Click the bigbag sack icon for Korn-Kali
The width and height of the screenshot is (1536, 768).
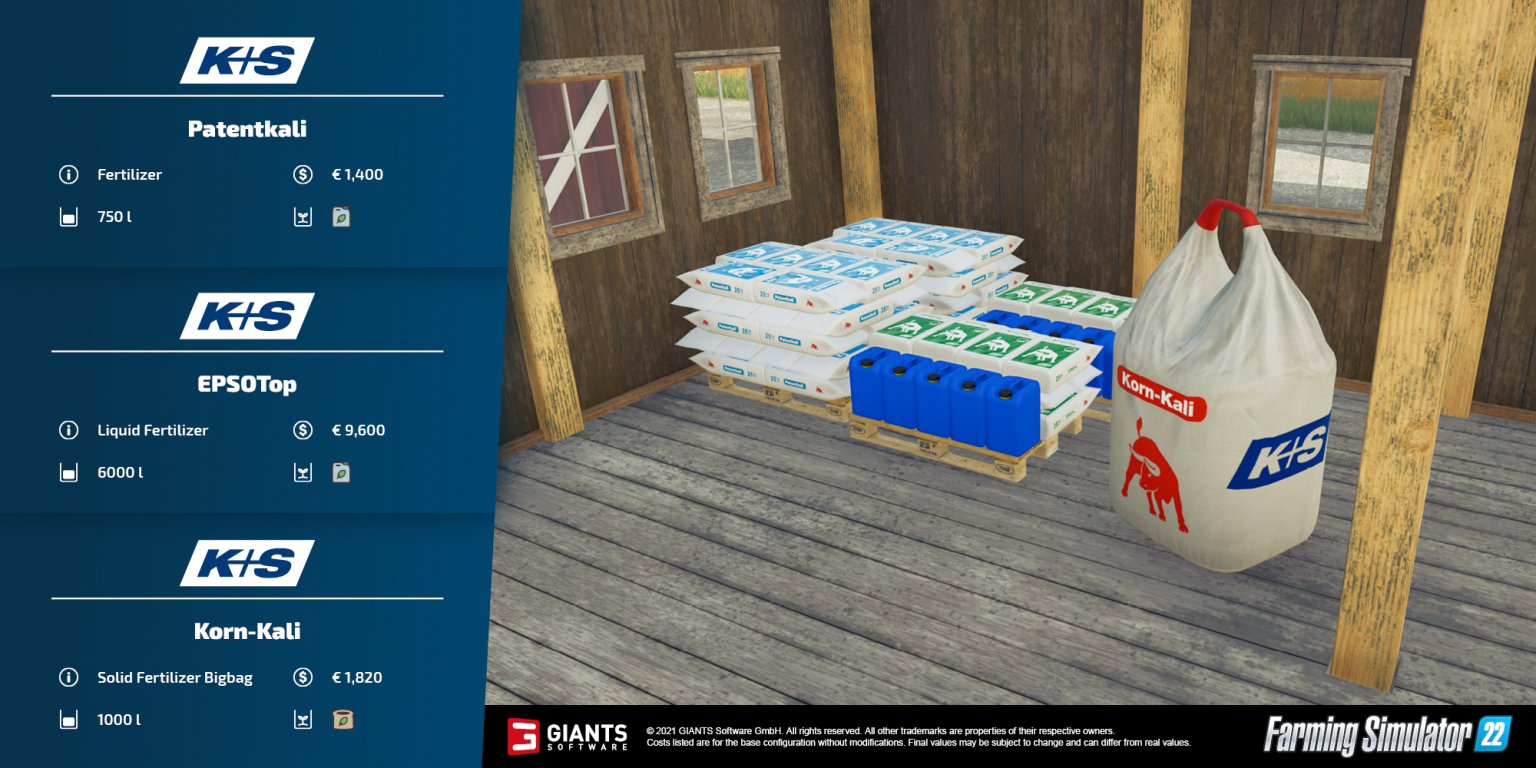point(343,719)
